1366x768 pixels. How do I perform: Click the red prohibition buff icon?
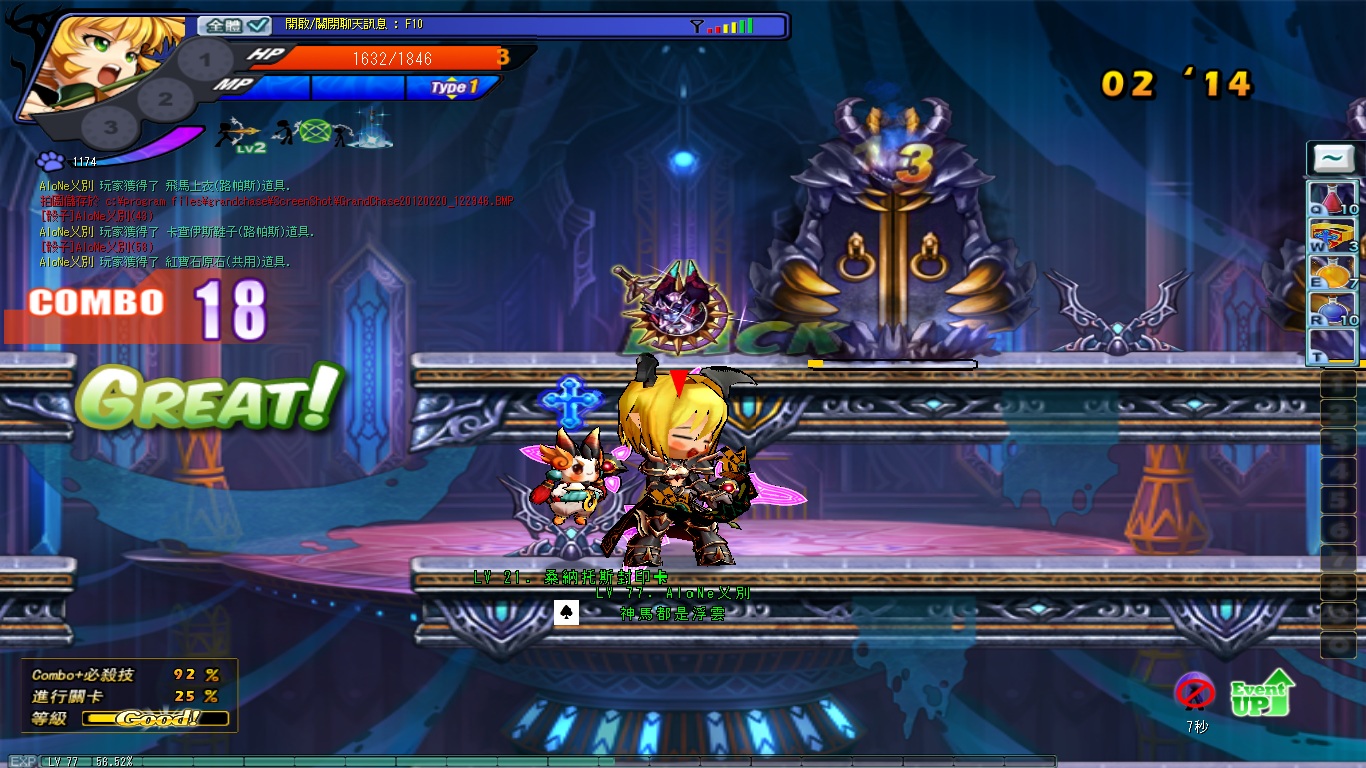1195,692
